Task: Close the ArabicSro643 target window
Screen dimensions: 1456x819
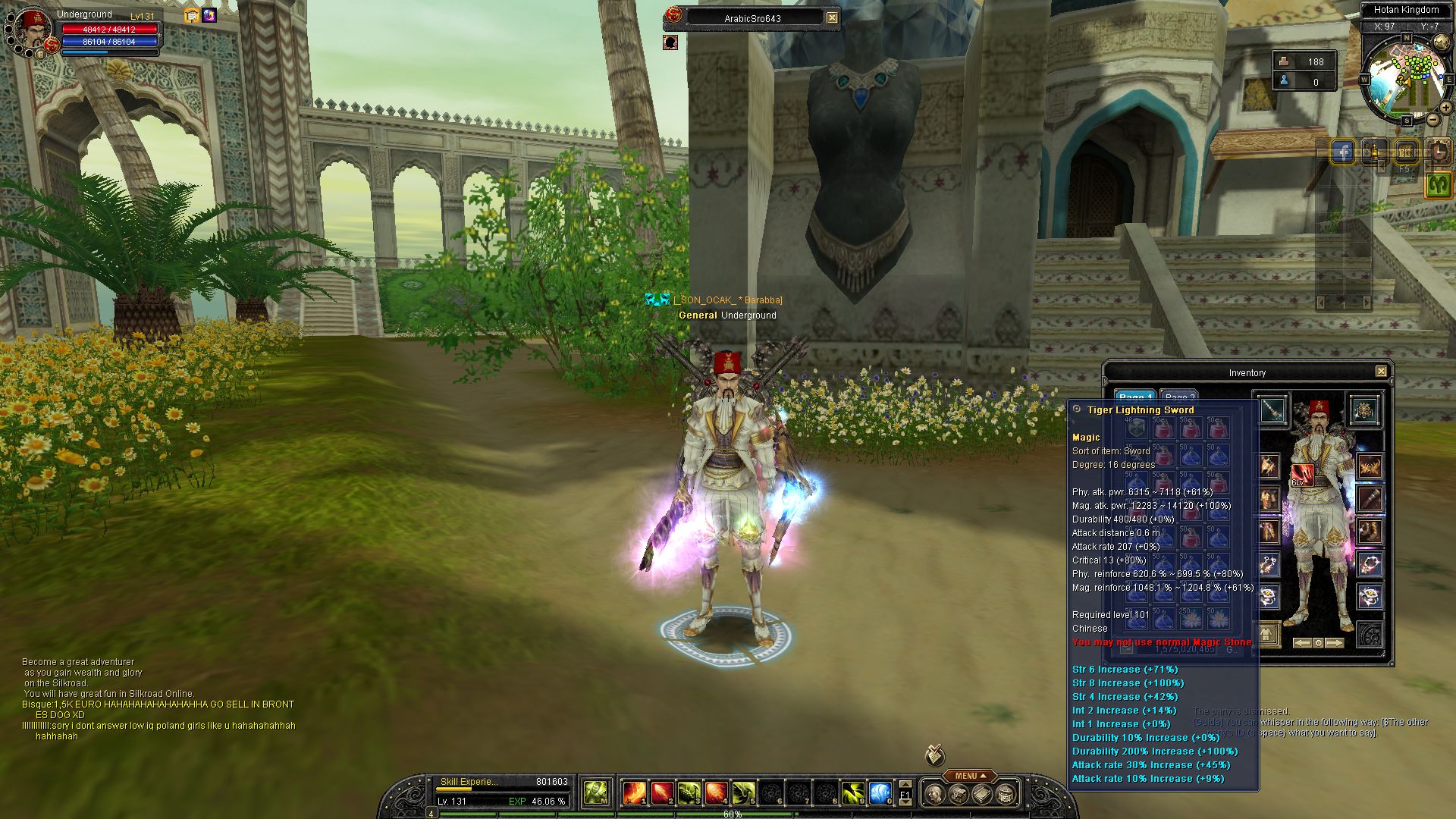Action: [832, 17]
